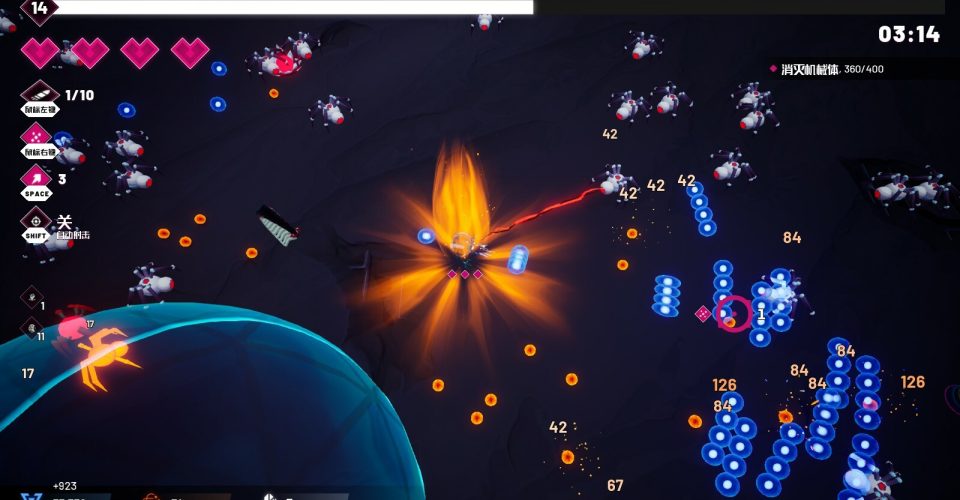960x500 pixels.
Task: Click the level 14 diamond badge
Action: pos(39,9)
